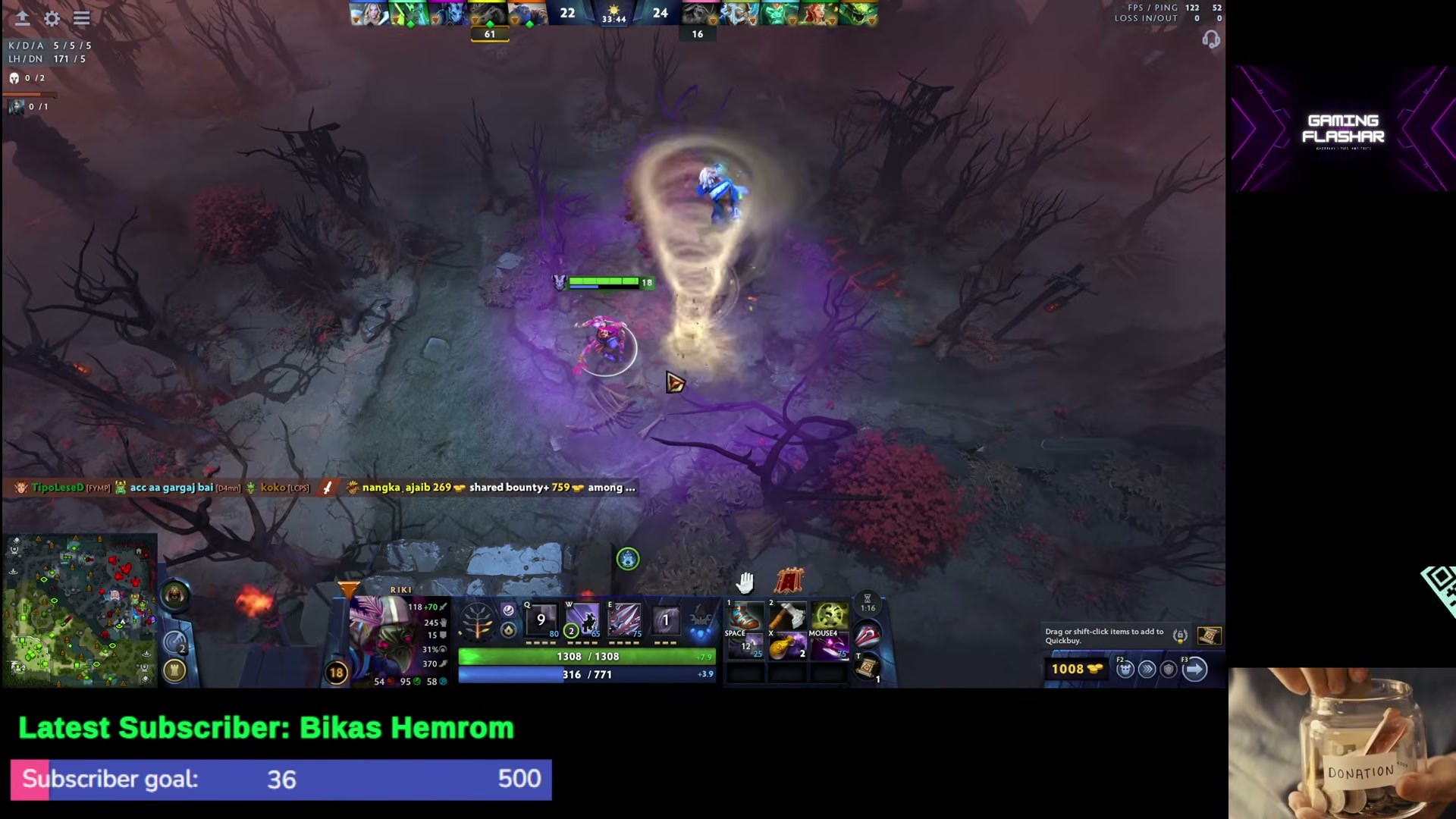Click player name koko in the chat
Image resolution: width=1456 pixels, height=819 pixels.
tap(274, 488)
